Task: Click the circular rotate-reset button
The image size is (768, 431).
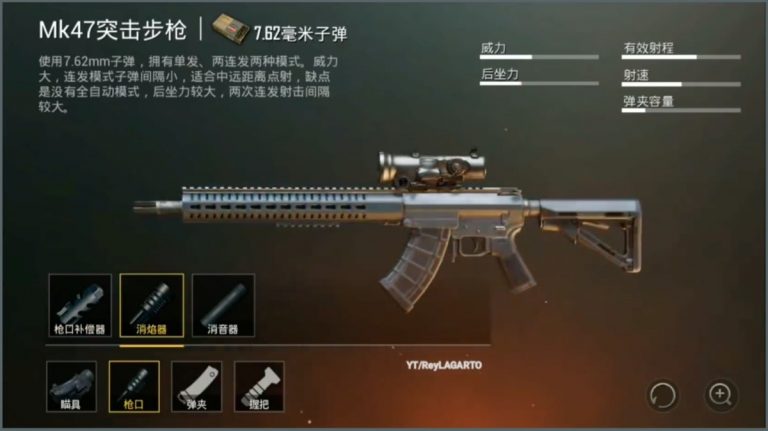Action: [x=662, y=394]
